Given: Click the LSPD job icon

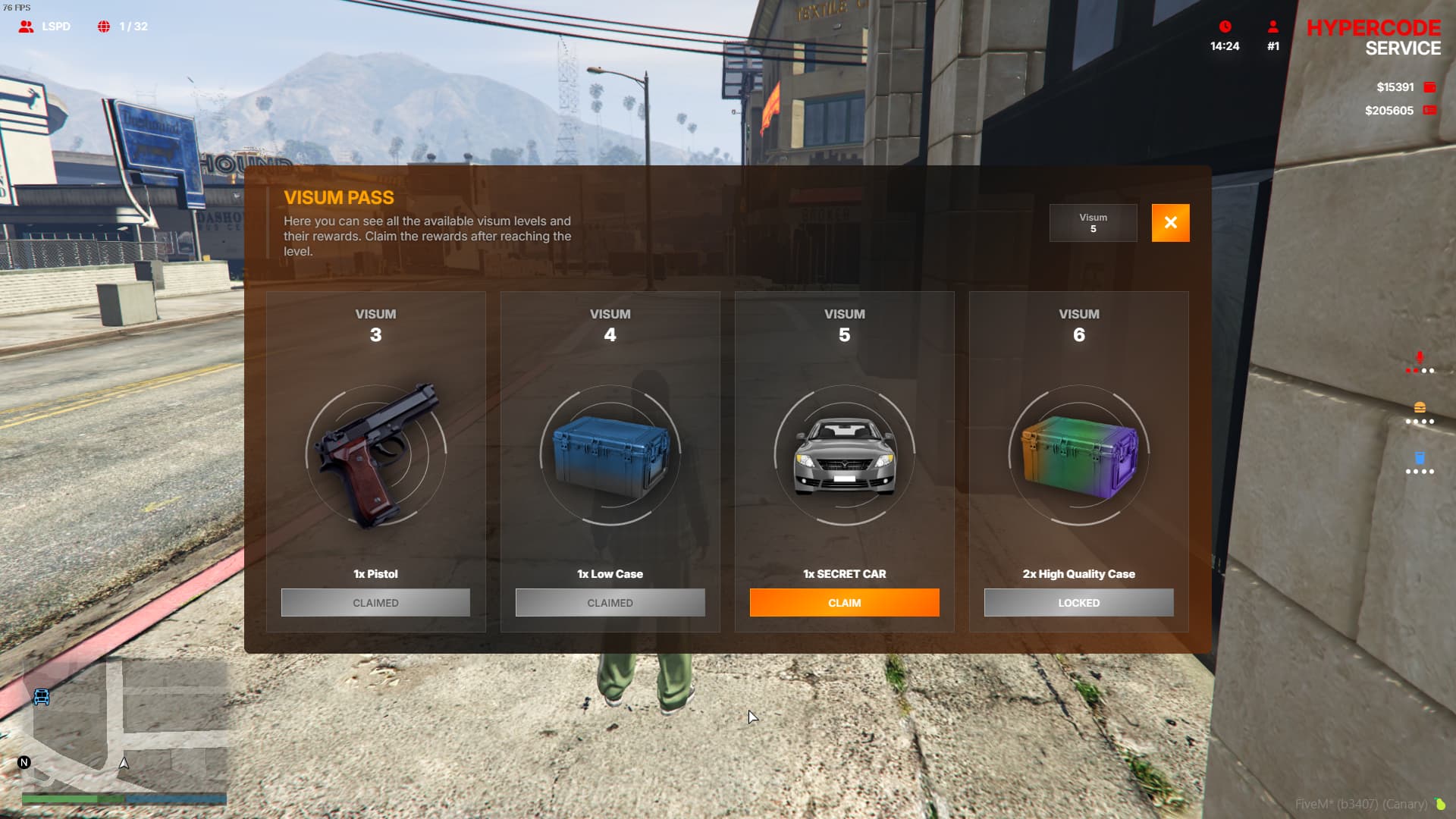Looking at the screenshot, I should coord(27,27).
